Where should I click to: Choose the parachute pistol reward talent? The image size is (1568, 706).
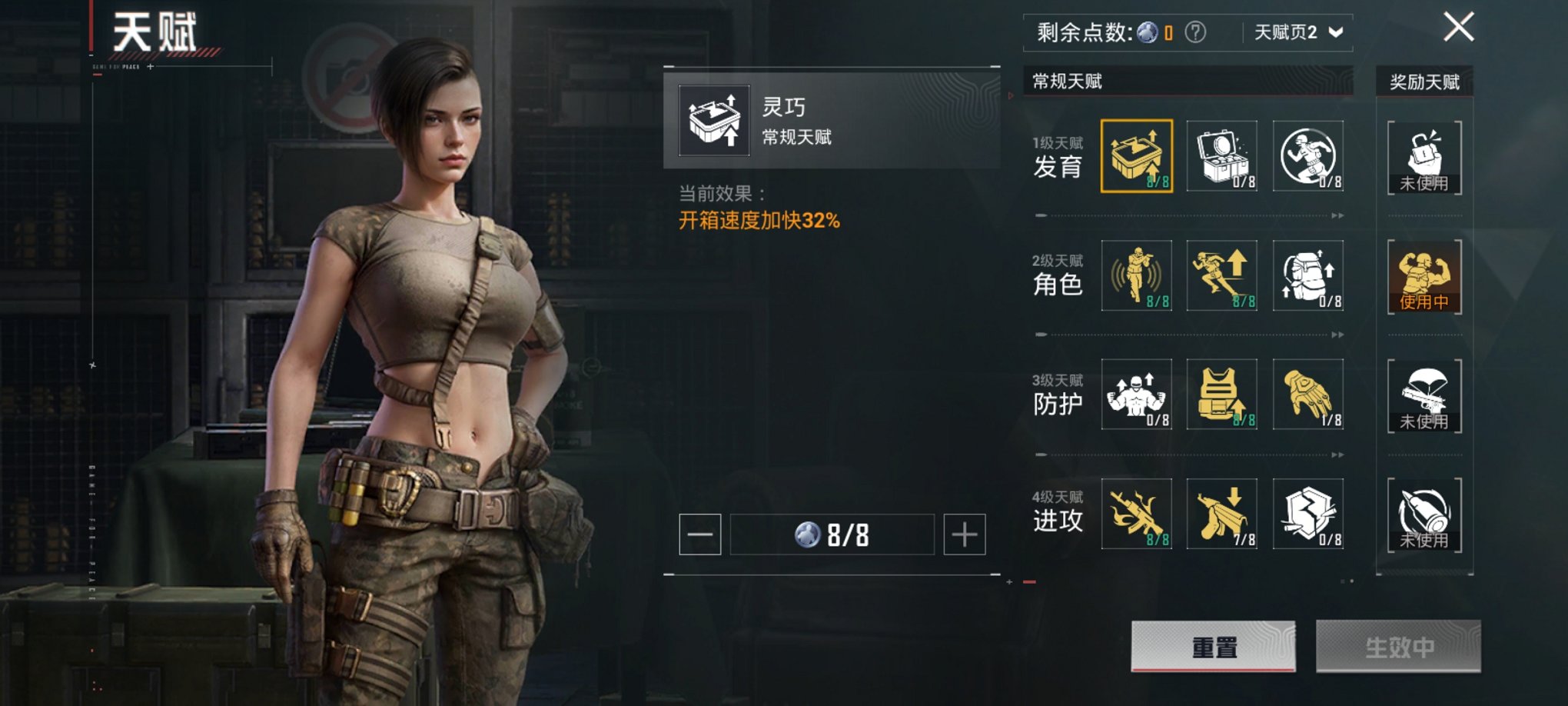[1424, 395]
